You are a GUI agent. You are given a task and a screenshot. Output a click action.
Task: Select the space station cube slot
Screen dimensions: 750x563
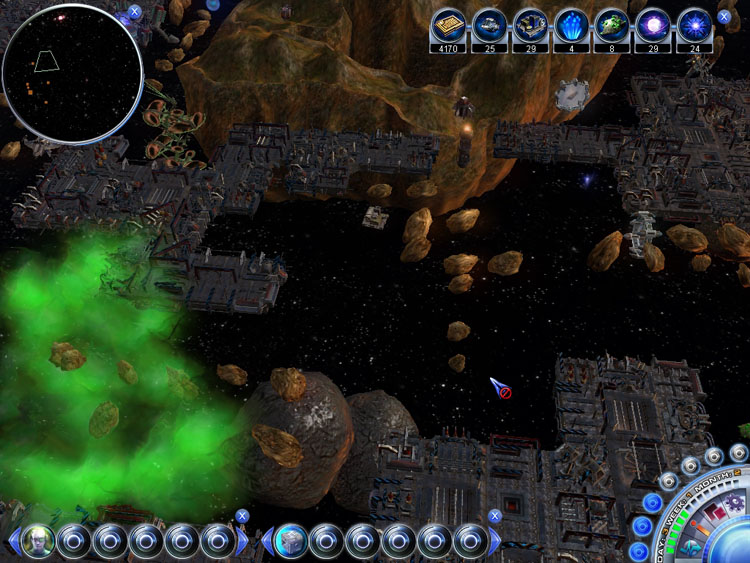(x=290, y=541)
